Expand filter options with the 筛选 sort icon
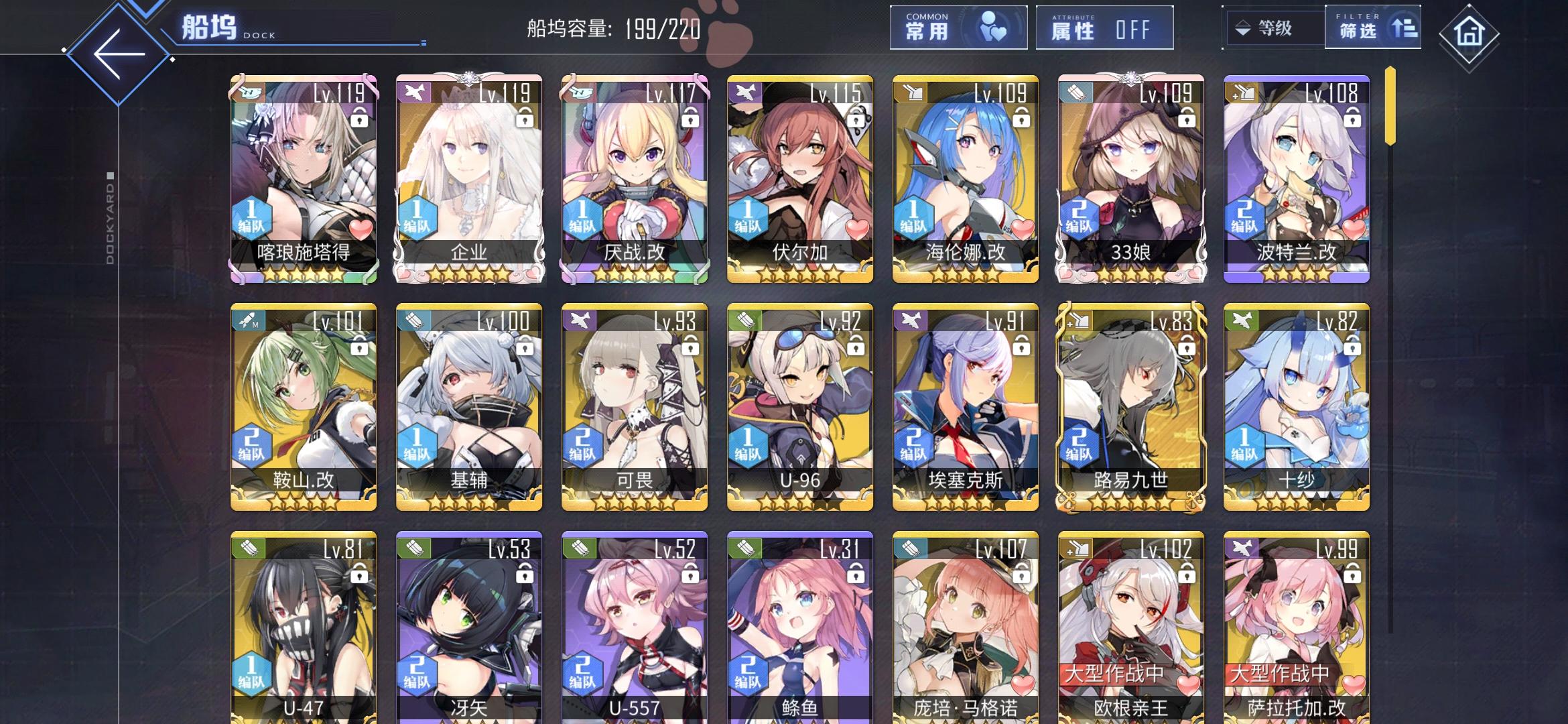 pyautogui.click(x=1404, y=28)
